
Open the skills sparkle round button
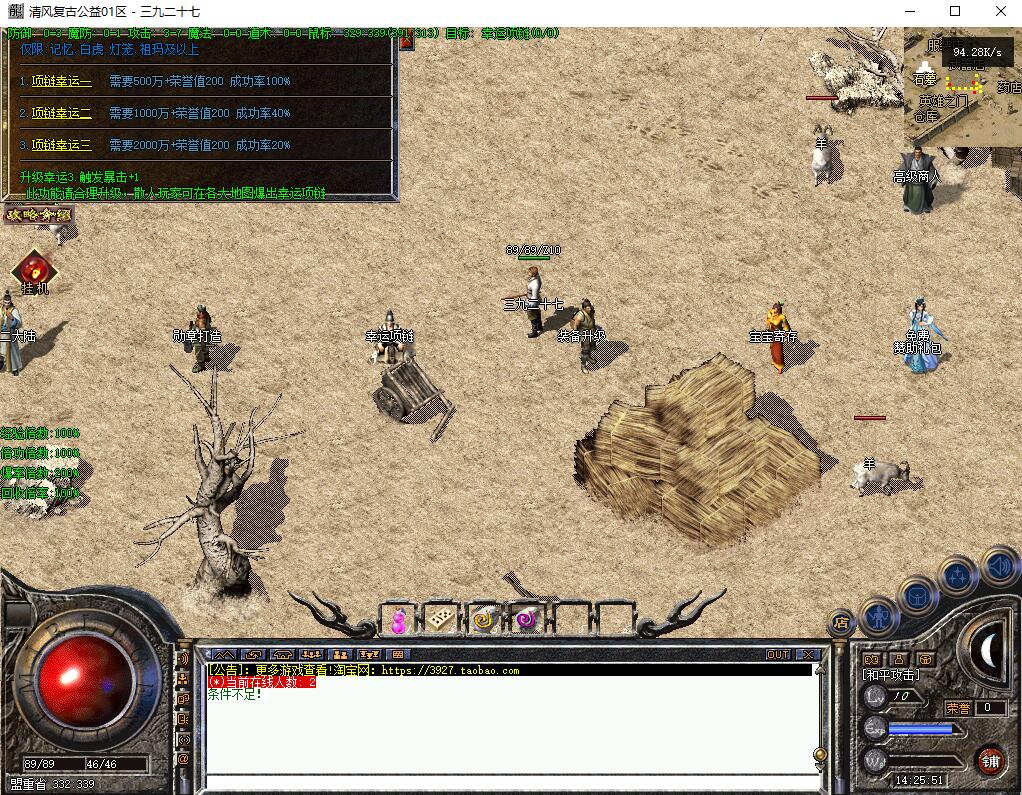(958, 576)
